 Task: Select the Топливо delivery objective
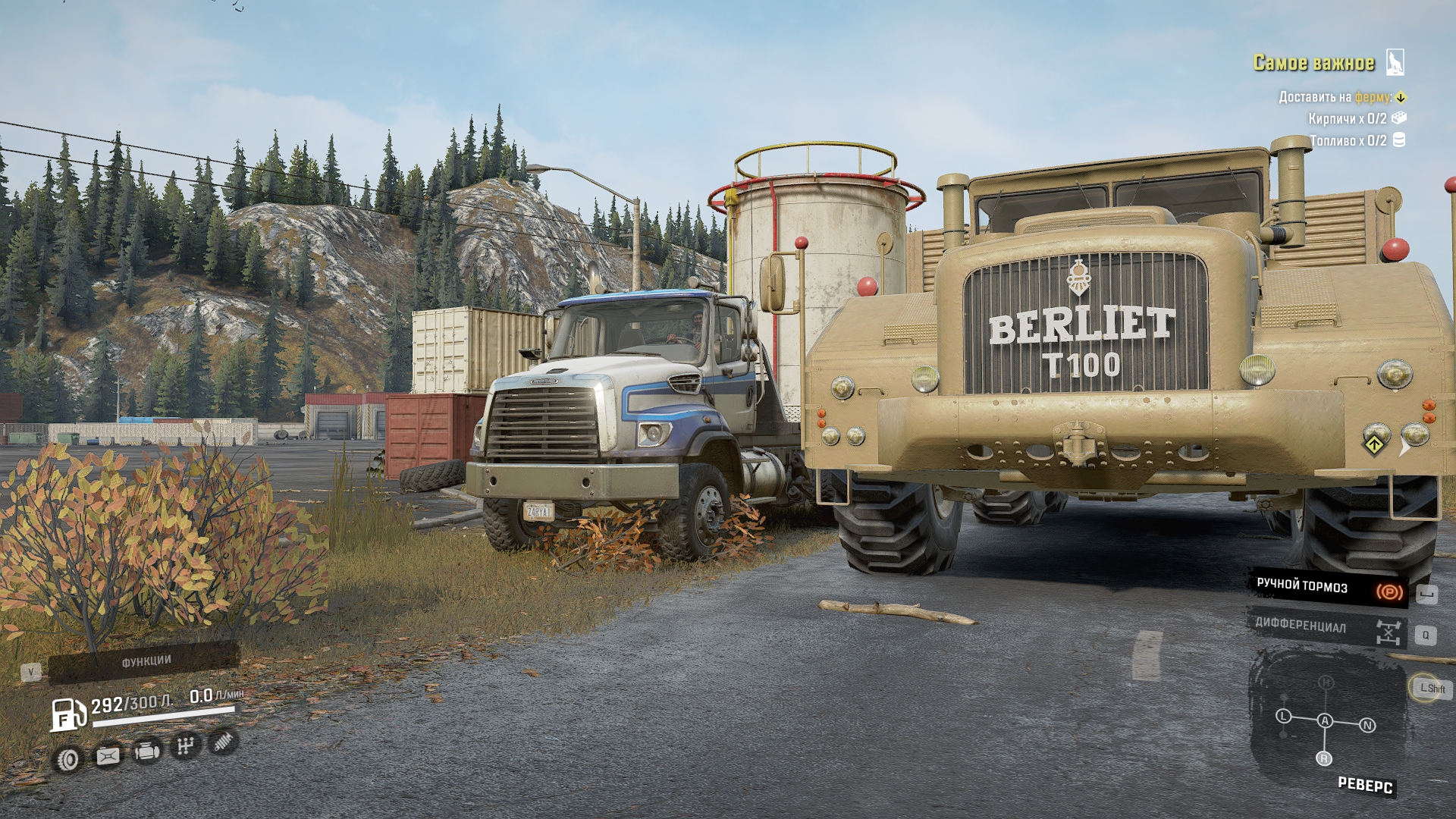1348,141
